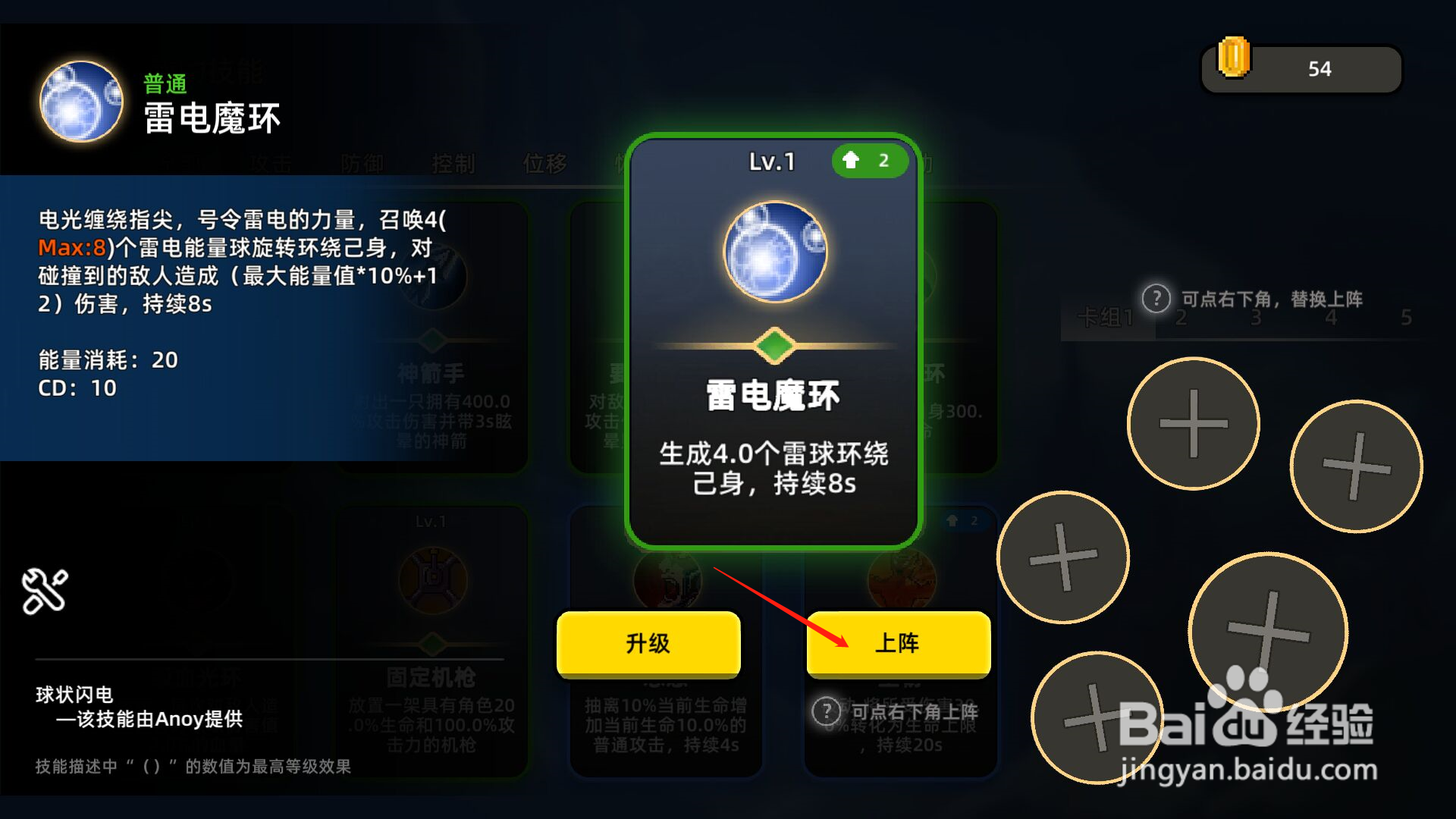Click the green diamond emblem under skill ball
Viewport: 1456px width, 819px height.
coord(774,345)
